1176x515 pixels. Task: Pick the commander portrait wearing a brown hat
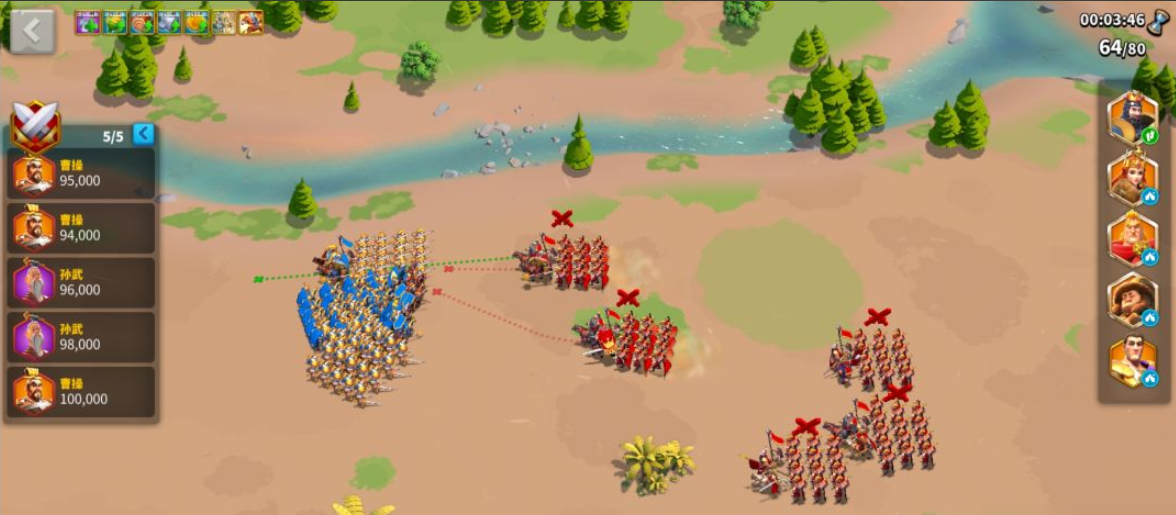point(1132,300)
